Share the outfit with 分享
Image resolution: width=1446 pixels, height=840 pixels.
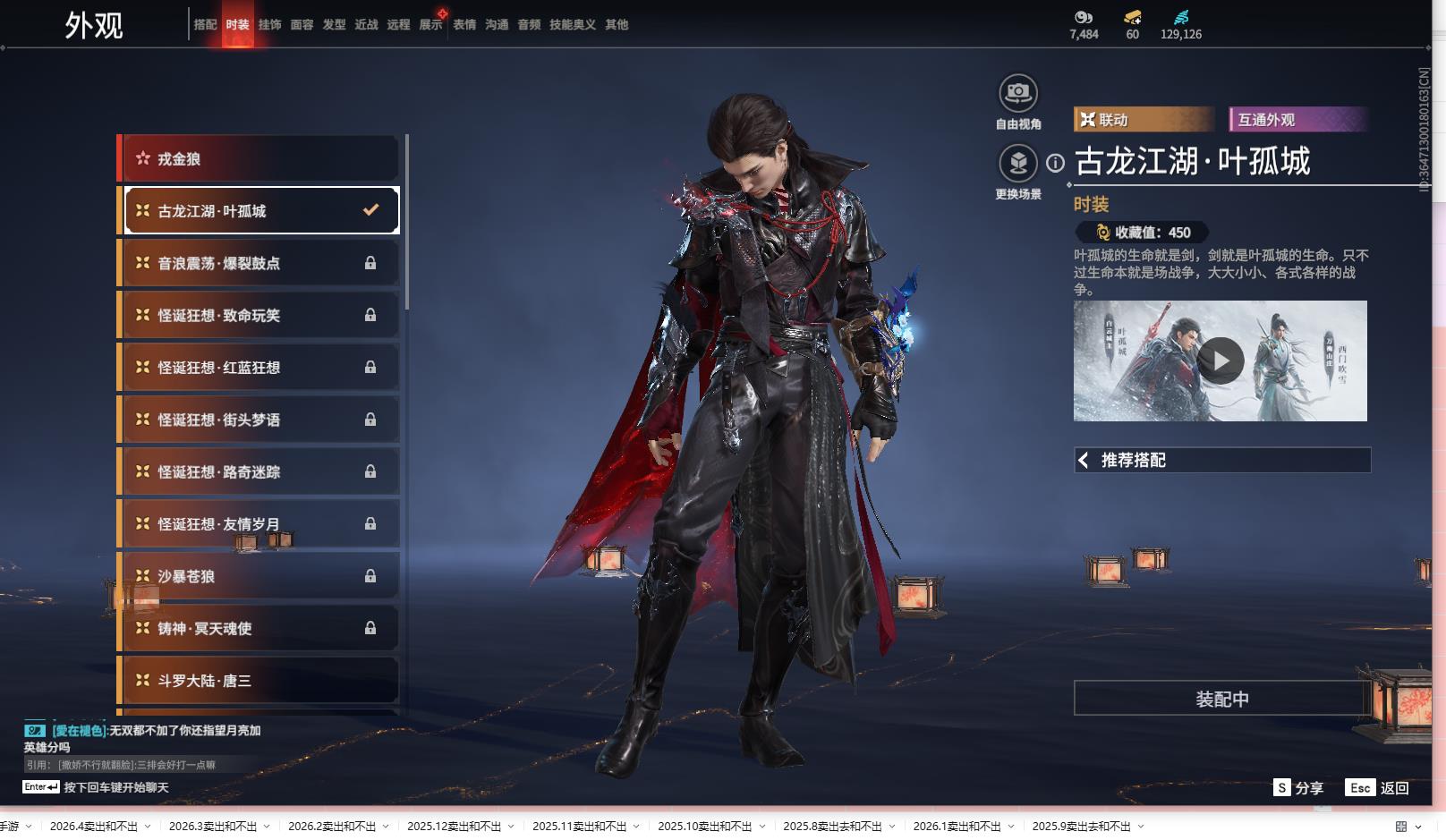(1298, 788)
